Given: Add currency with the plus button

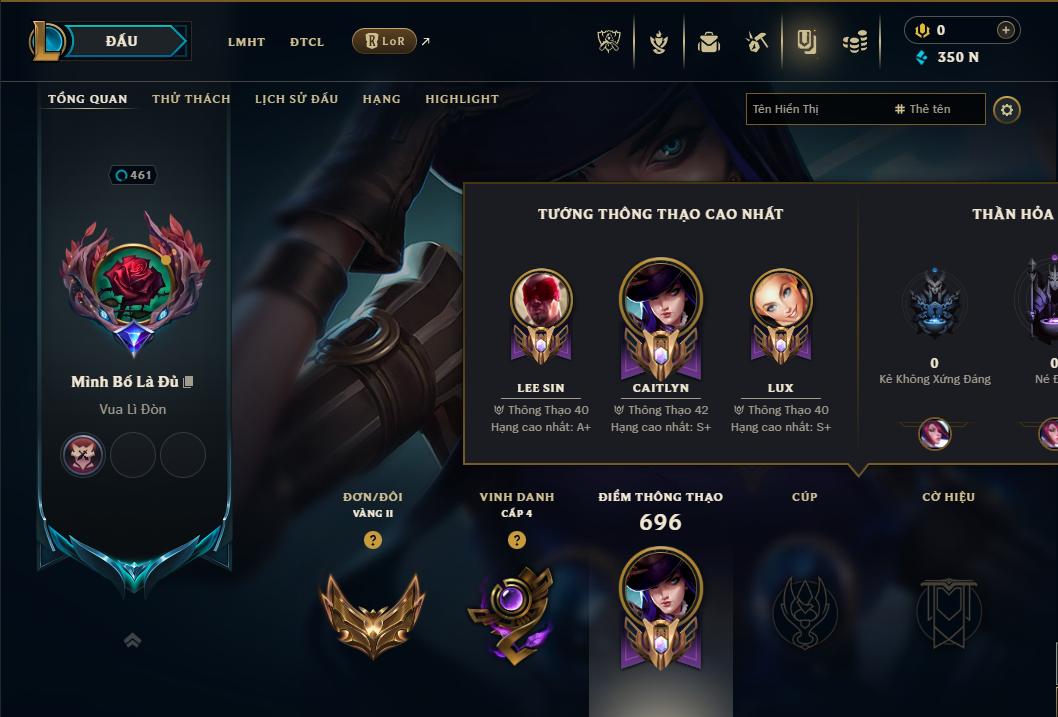Looking at the screenshot, I should (x=1005, y=30).
